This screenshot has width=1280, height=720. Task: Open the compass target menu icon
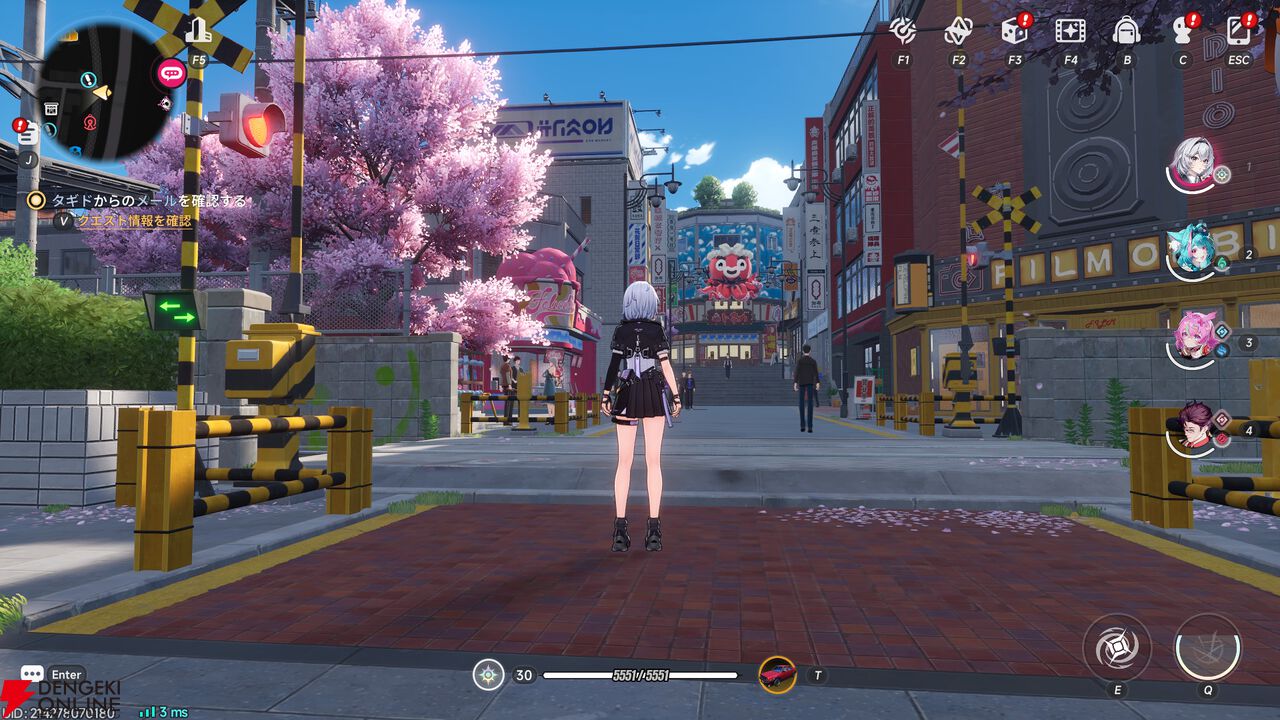pos(903,30)
